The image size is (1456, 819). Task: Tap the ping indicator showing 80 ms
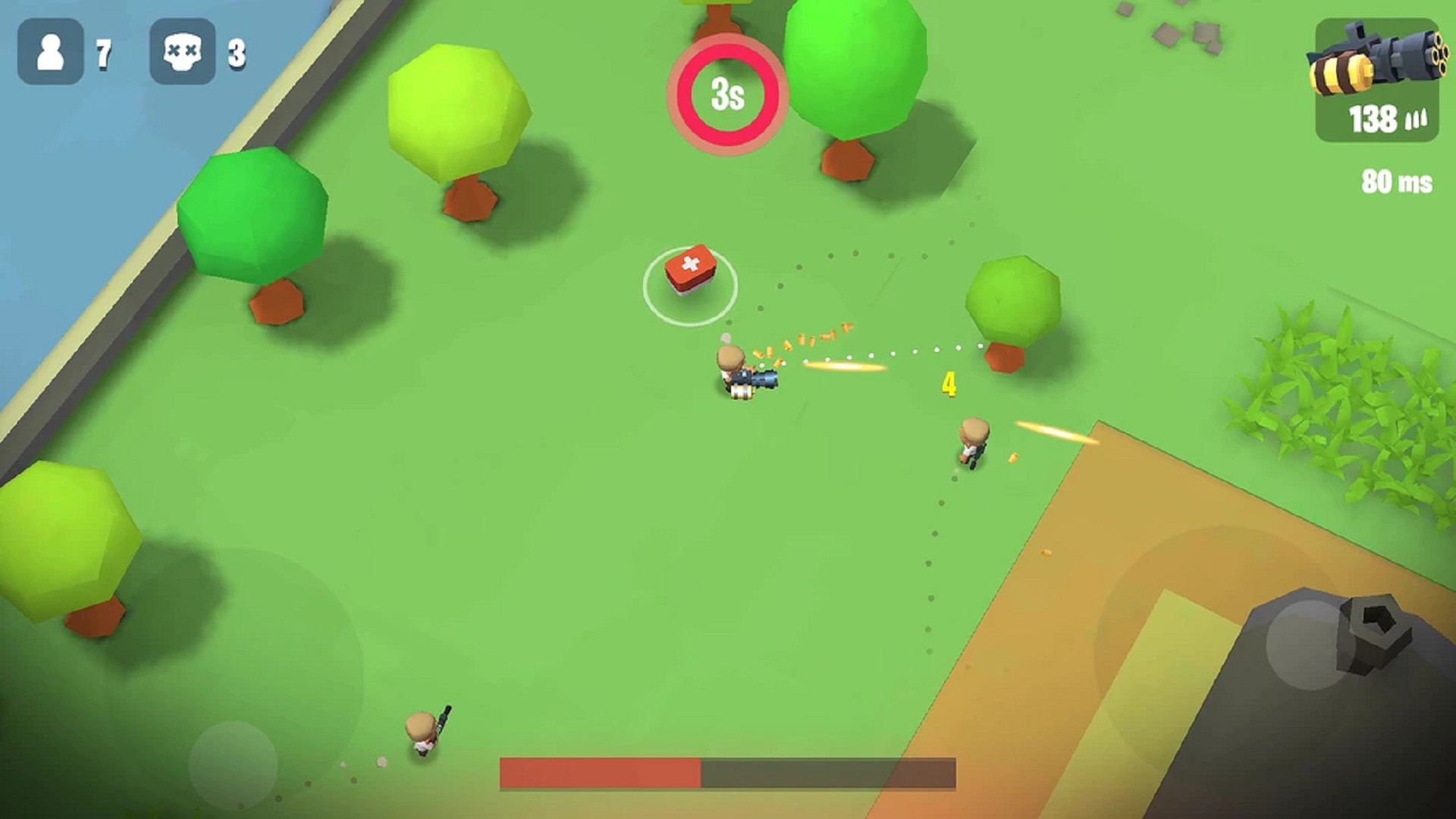coord(1395,182)
